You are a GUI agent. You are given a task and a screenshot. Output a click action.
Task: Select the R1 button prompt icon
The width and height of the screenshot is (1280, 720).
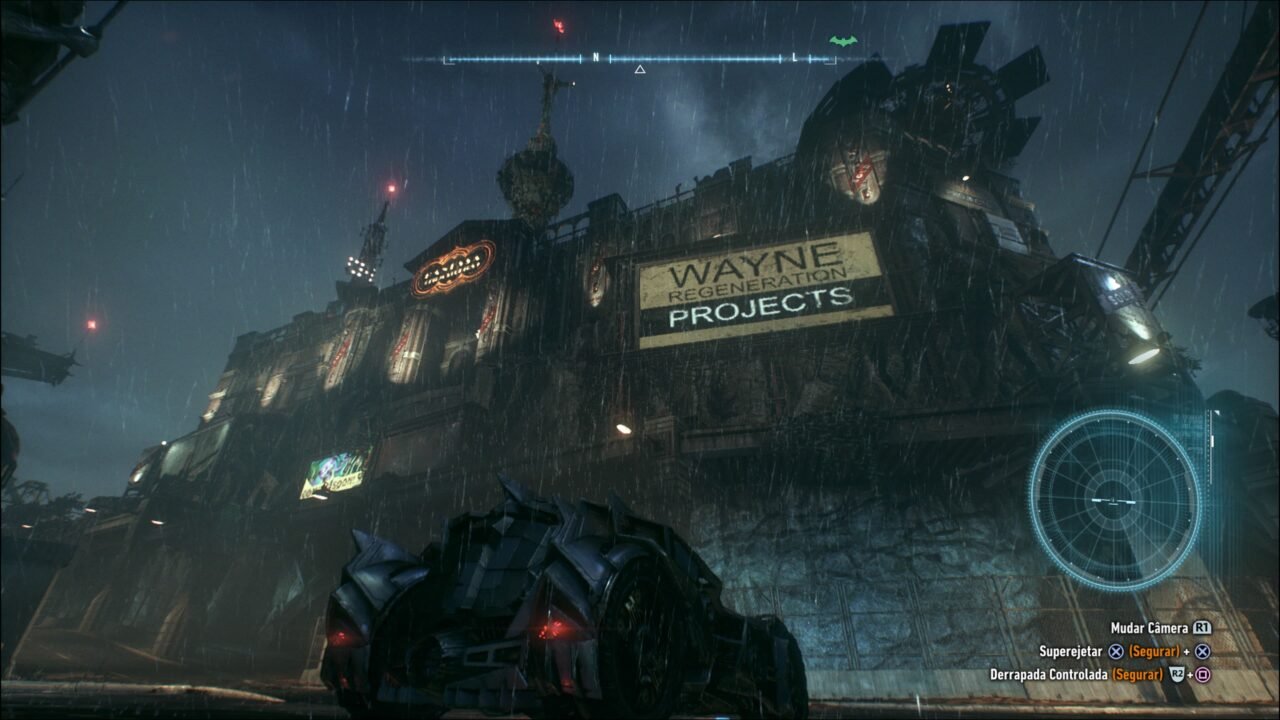click(x=1202, y=627)
